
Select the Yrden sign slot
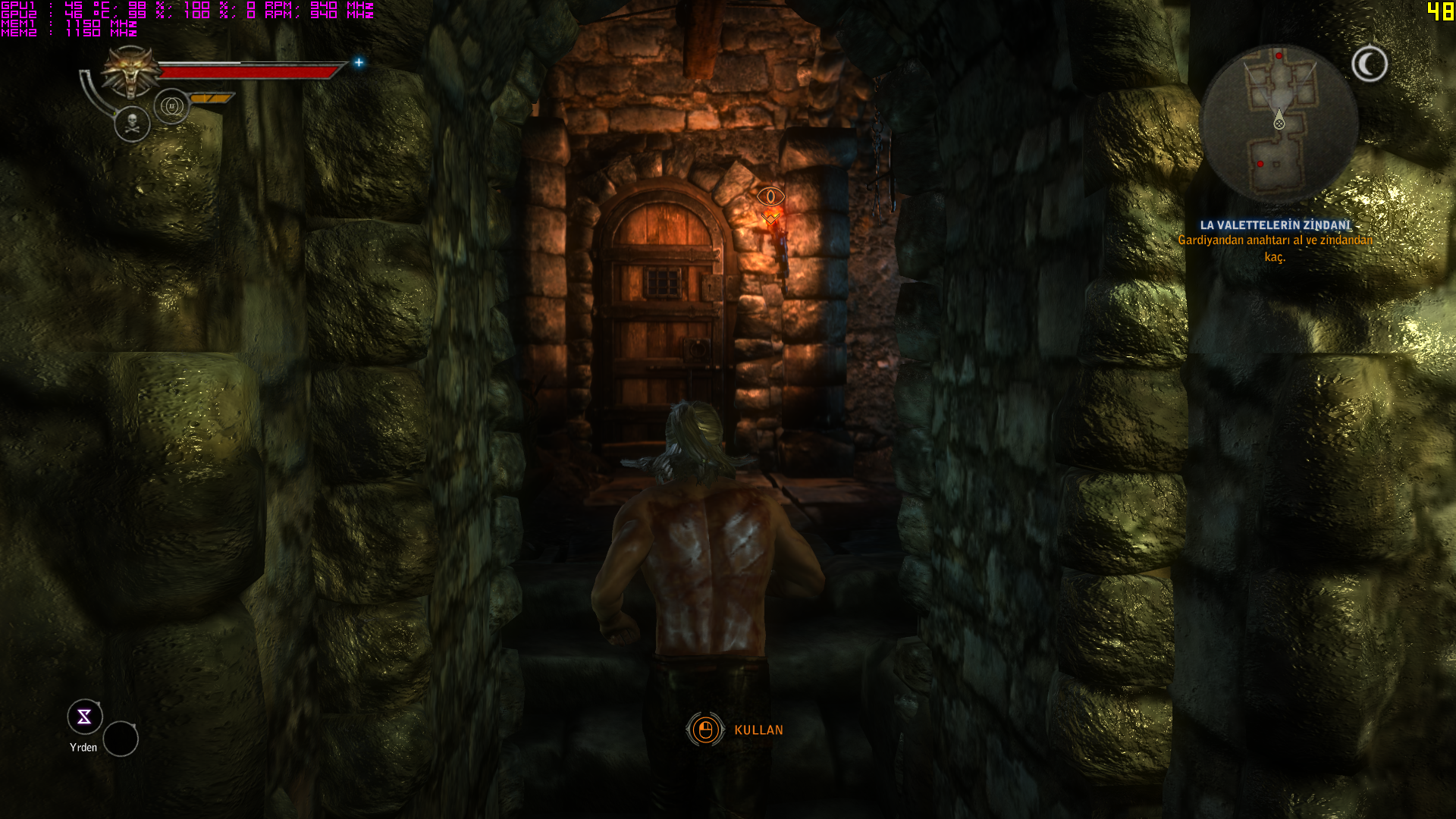[x=84, y=717]
